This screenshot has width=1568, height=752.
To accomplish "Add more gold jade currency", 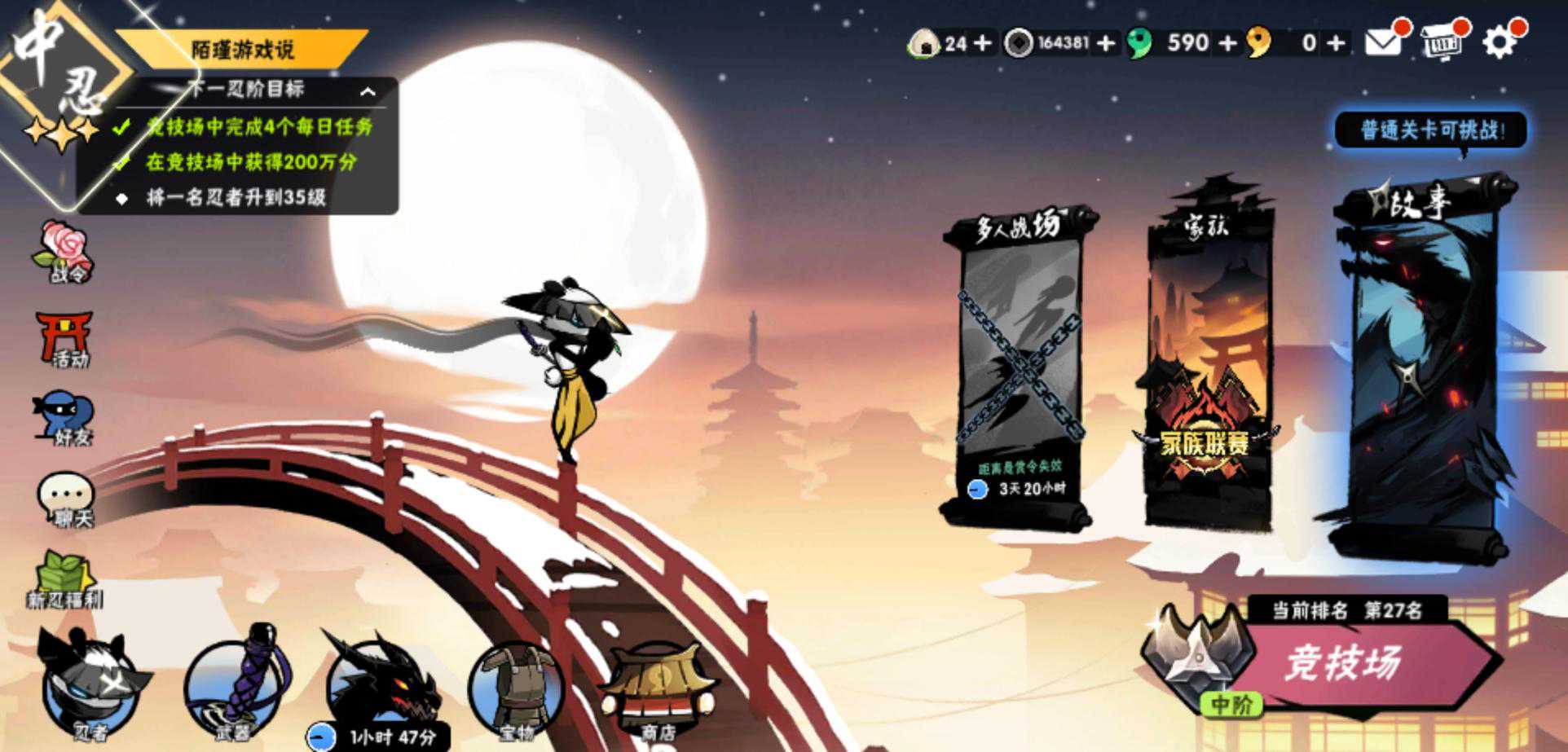I will point(1336,42).
